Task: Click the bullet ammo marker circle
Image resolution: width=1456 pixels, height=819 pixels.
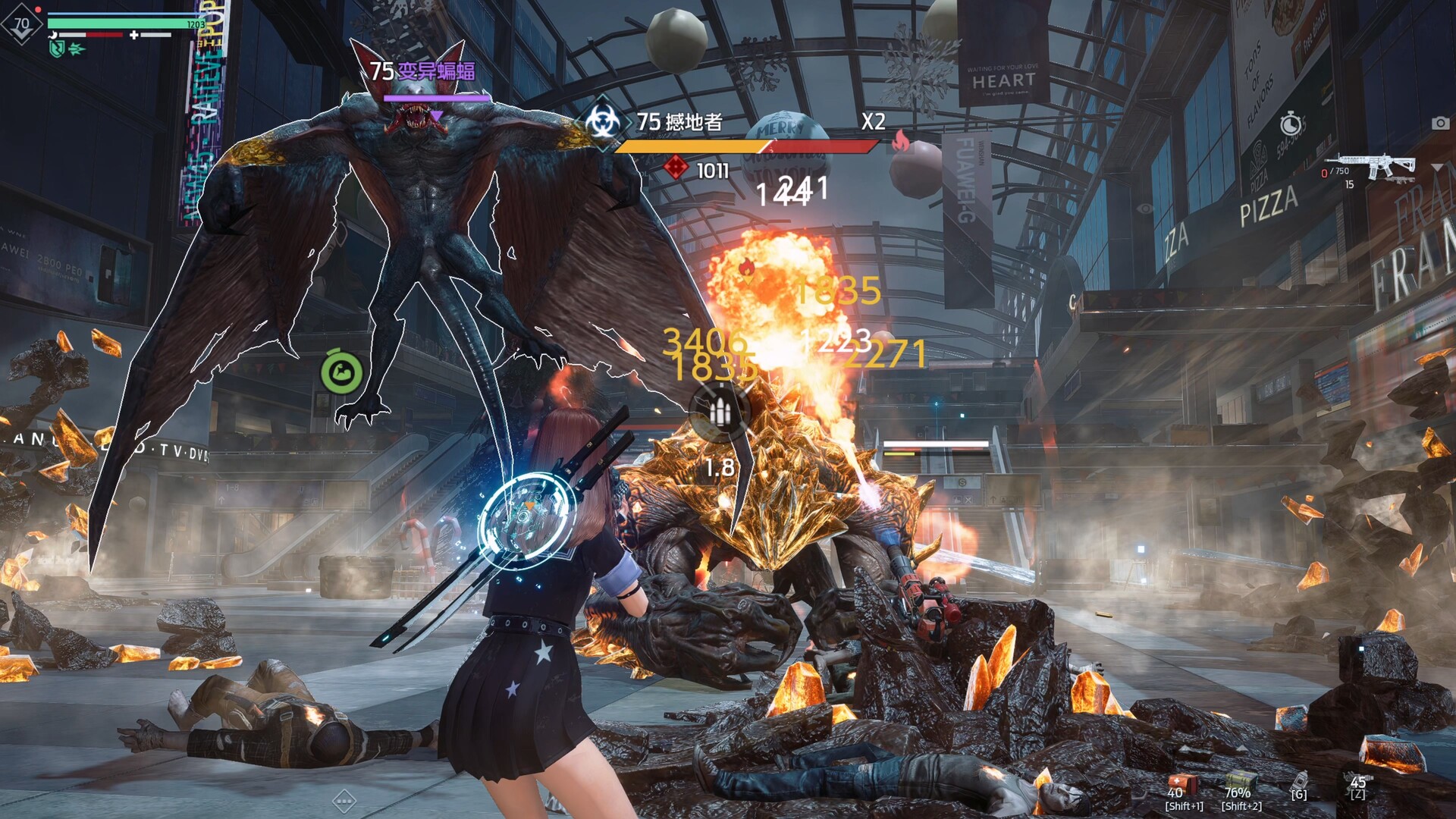Action: pyautogui.click(x=719, y=412)
